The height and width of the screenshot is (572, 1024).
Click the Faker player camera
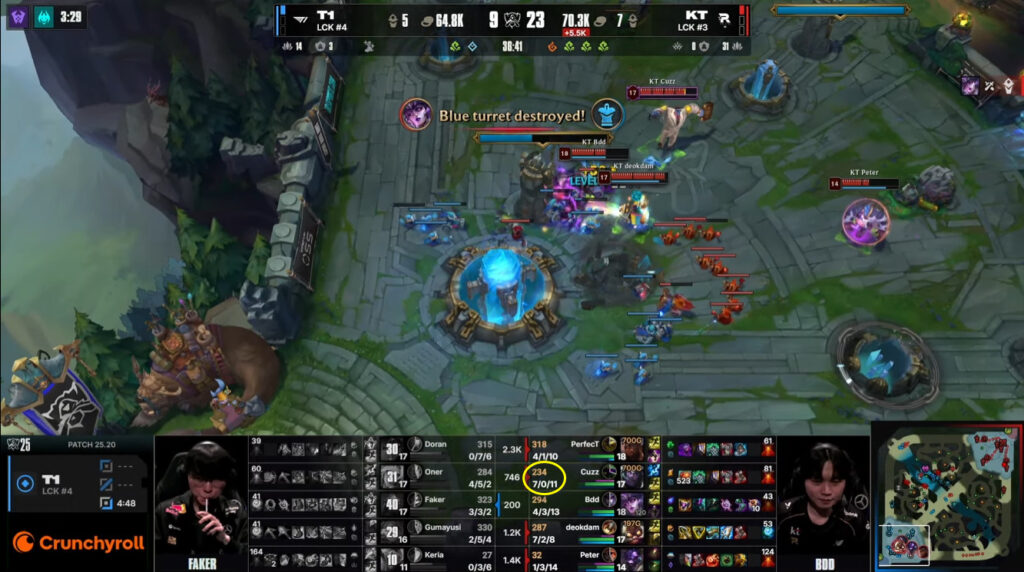[x=201, y=500]
